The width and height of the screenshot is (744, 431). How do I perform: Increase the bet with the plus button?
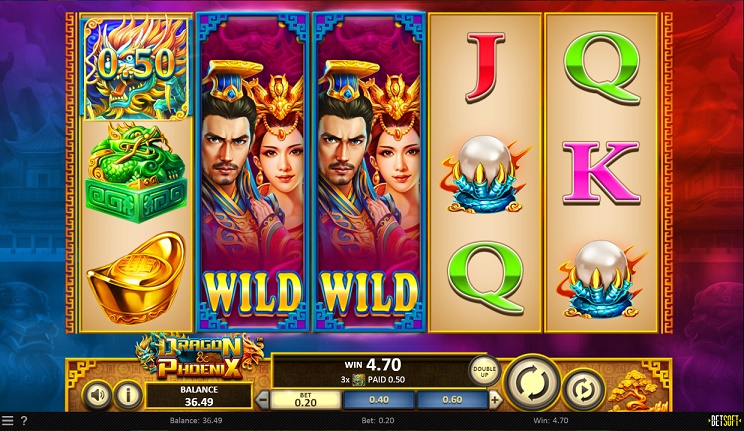pyautogui.click(x=495, y=400)
